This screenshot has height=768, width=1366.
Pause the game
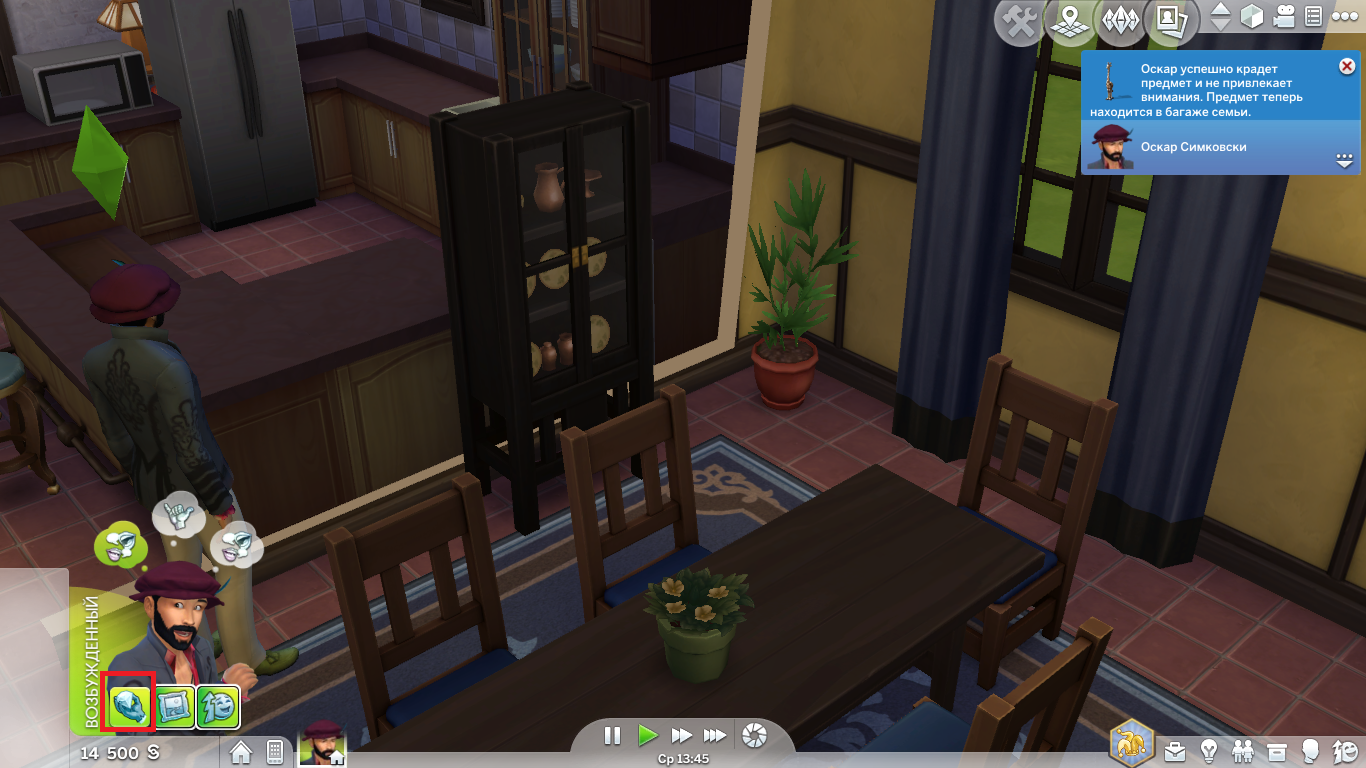[x=613, y=736]
